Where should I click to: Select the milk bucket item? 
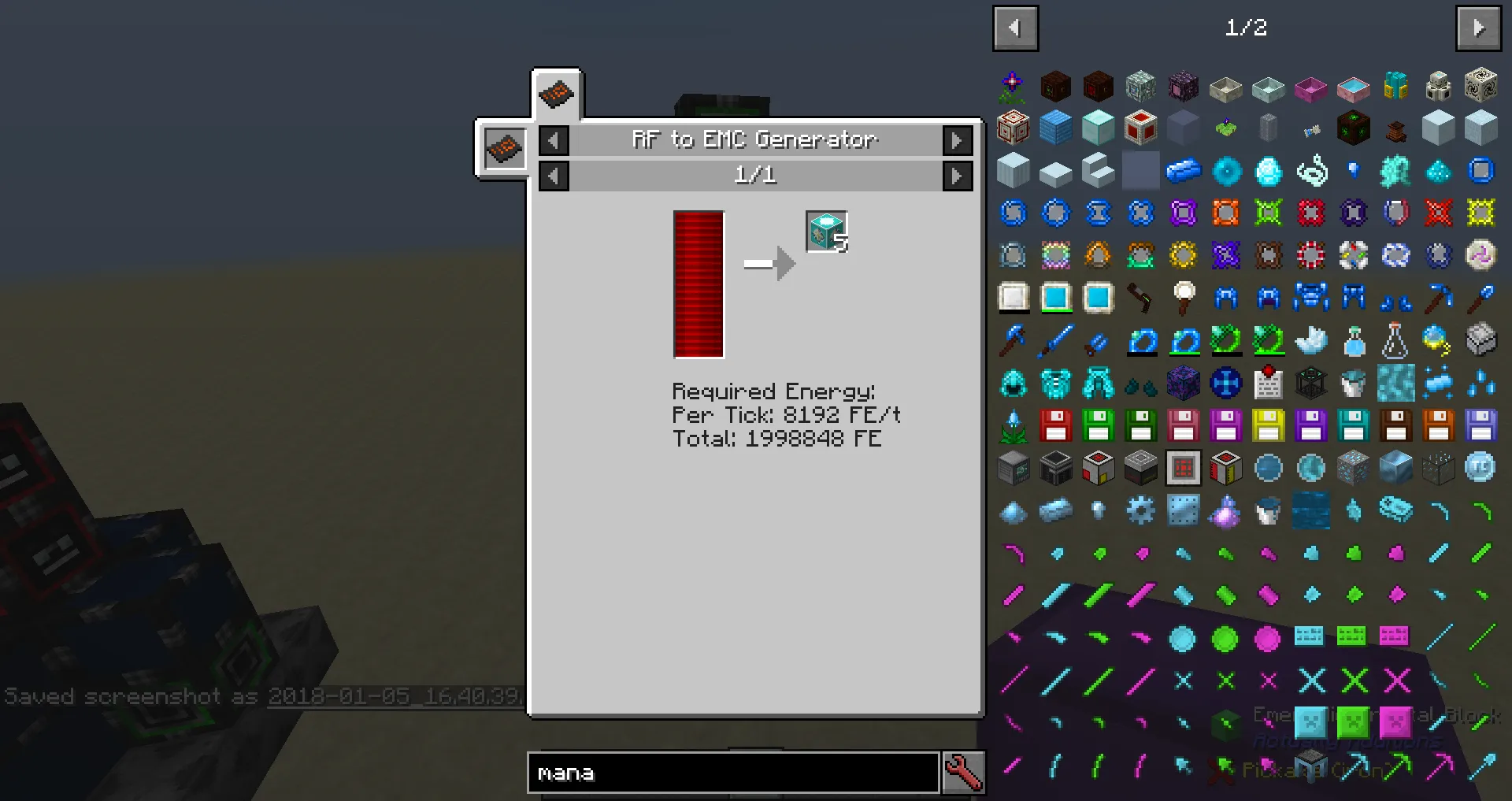pyautogui.click(x=1353, y=384)
